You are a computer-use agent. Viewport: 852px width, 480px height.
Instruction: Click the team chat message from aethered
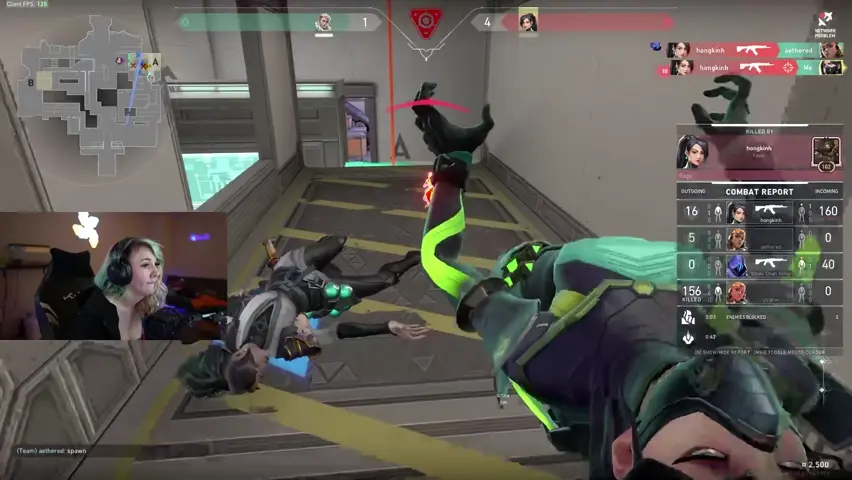(52, 451)
